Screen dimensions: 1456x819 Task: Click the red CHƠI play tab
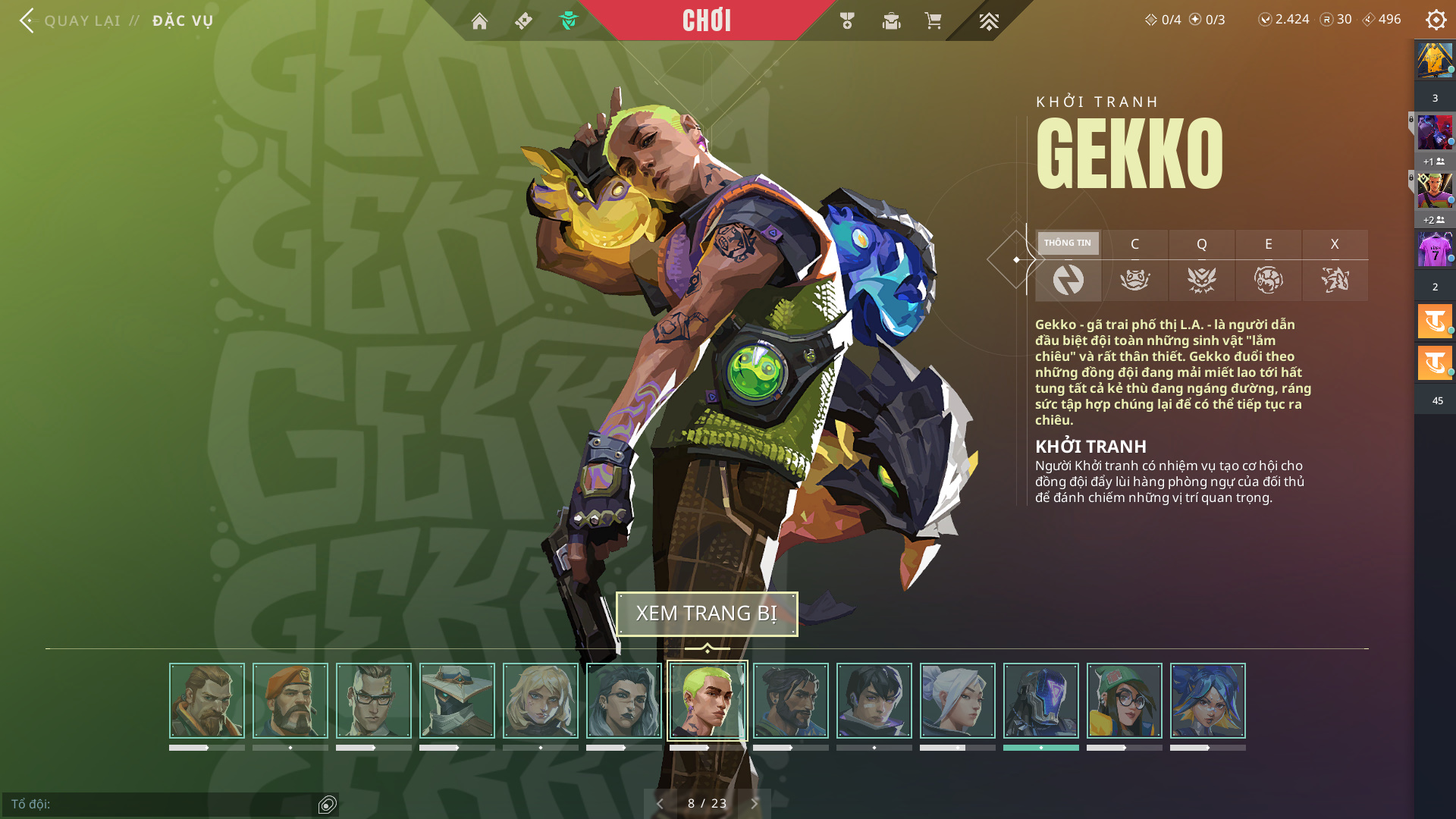706,20
